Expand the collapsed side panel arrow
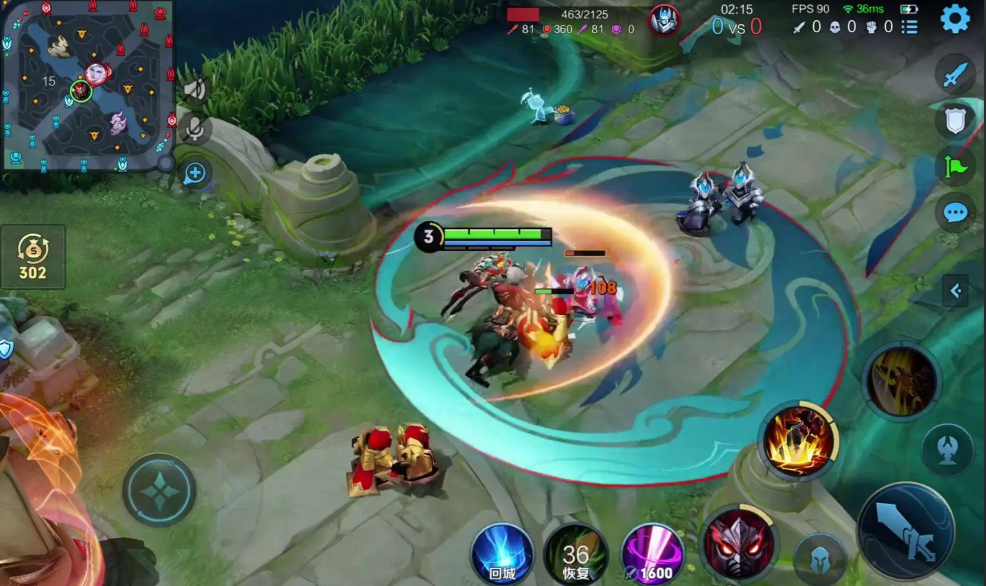The height and width of the screenshot is (586, 986). point(955,291)
